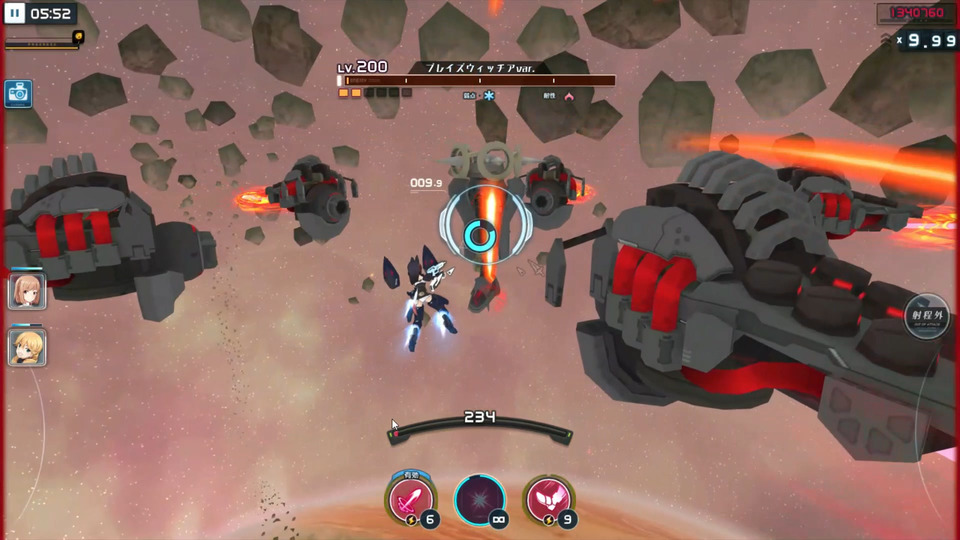
Task: Use the red winged emblem skill
Action: (548, 499)
